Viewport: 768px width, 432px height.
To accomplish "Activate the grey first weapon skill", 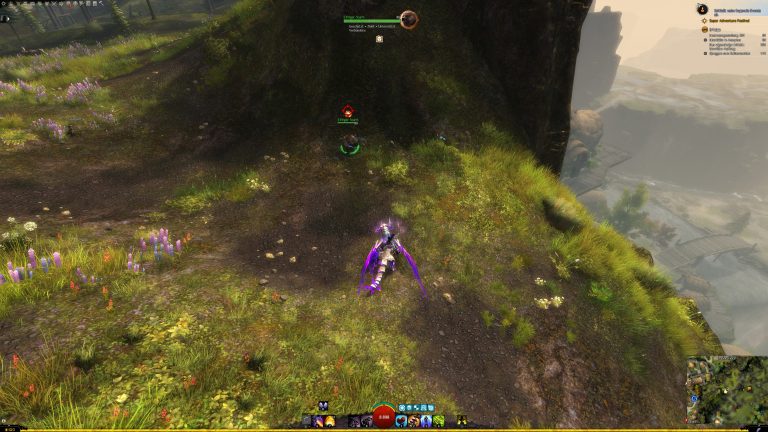I will click(x=304, y=421).
